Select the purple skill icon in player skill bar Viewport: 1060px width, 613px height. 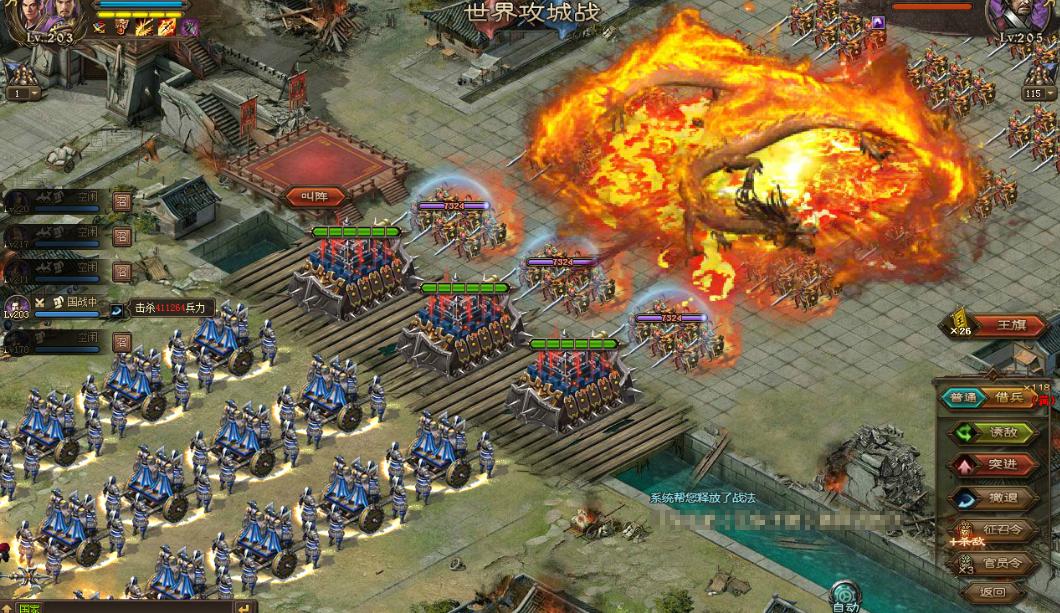[x=189, y=27]
